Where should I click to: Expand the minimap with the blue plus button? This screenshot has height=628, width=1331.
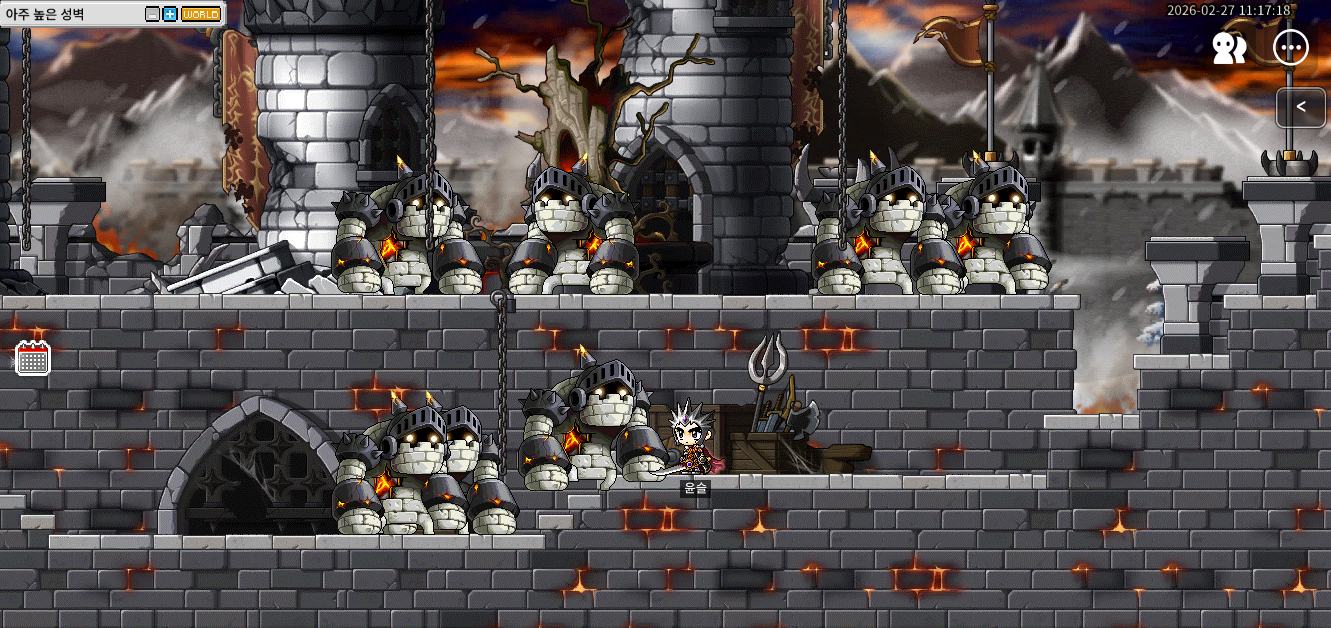point(169,14)
